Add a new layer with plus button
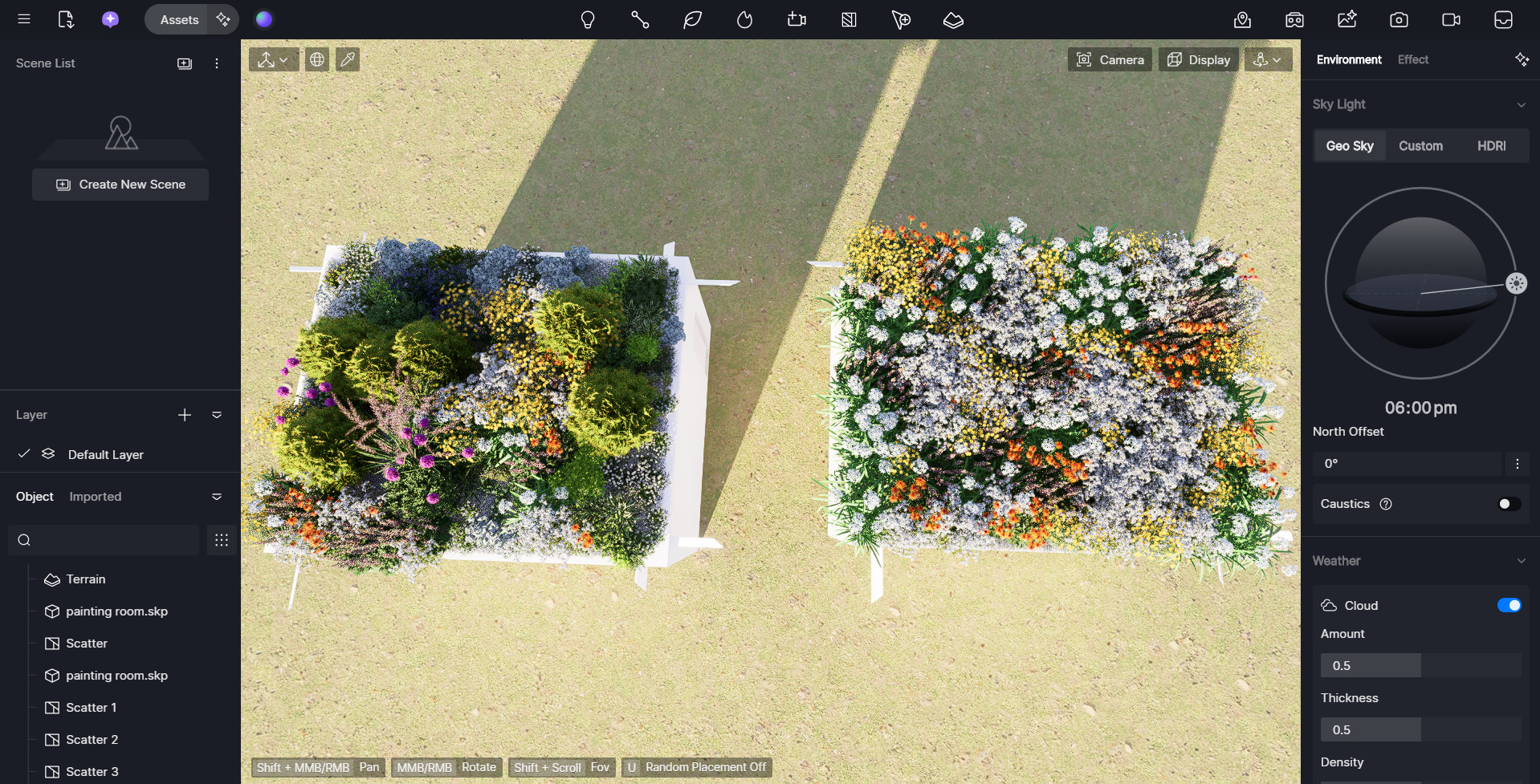The image size is (1540, 784). pos(185,415)
